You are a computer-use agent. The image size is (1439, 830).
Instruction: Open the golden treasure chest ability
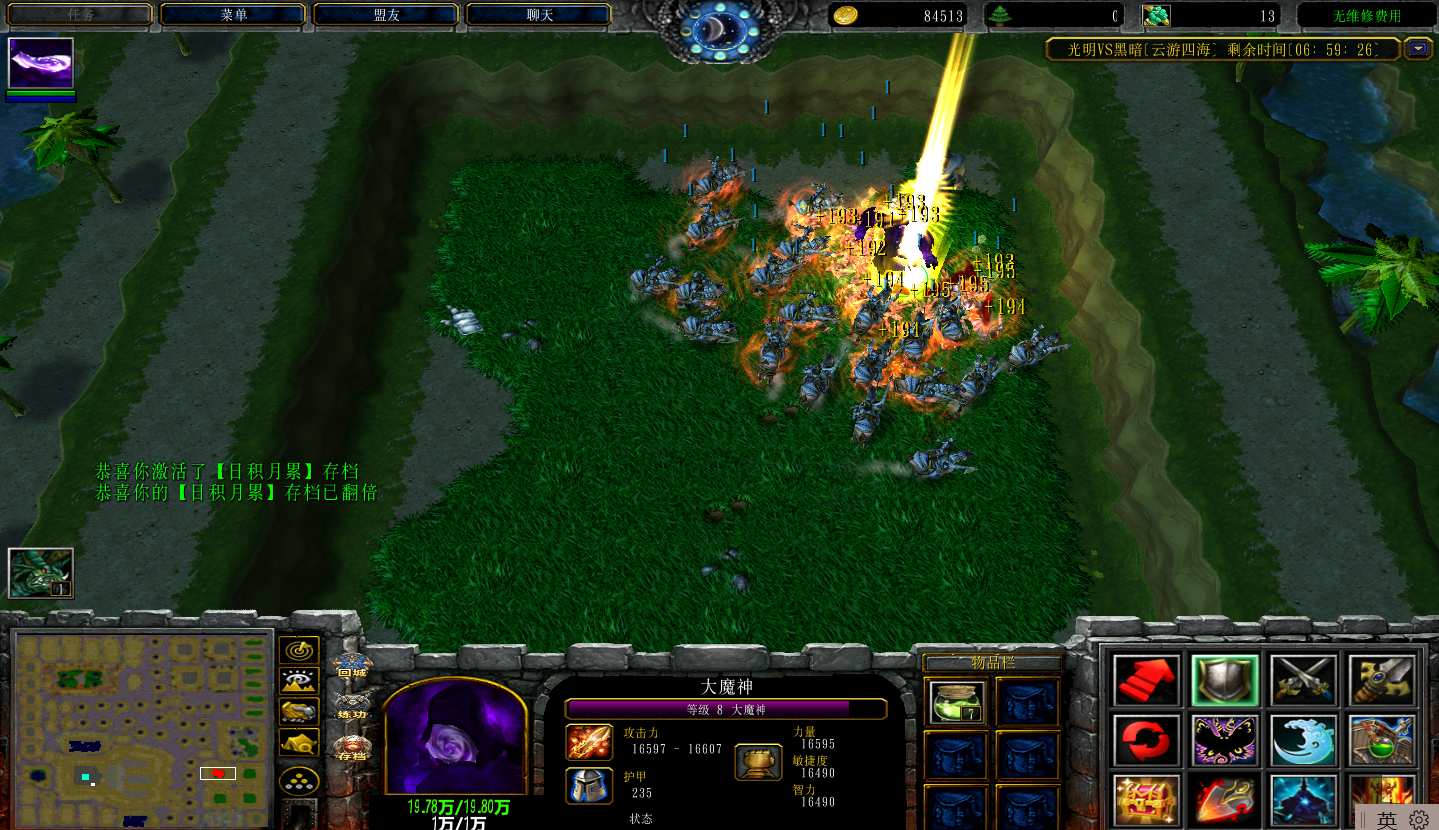click(1146, 800)
